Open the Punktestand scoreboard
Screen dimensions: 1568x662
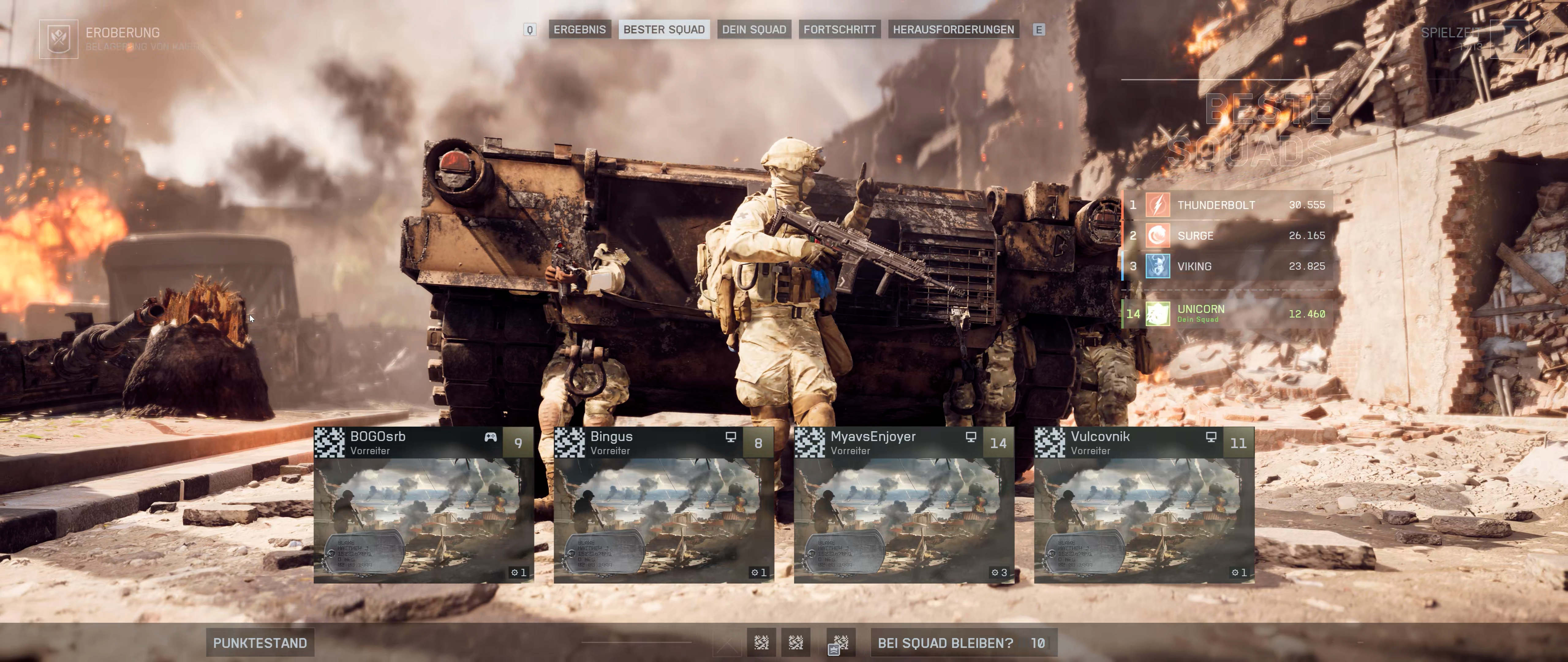point(260,642)
